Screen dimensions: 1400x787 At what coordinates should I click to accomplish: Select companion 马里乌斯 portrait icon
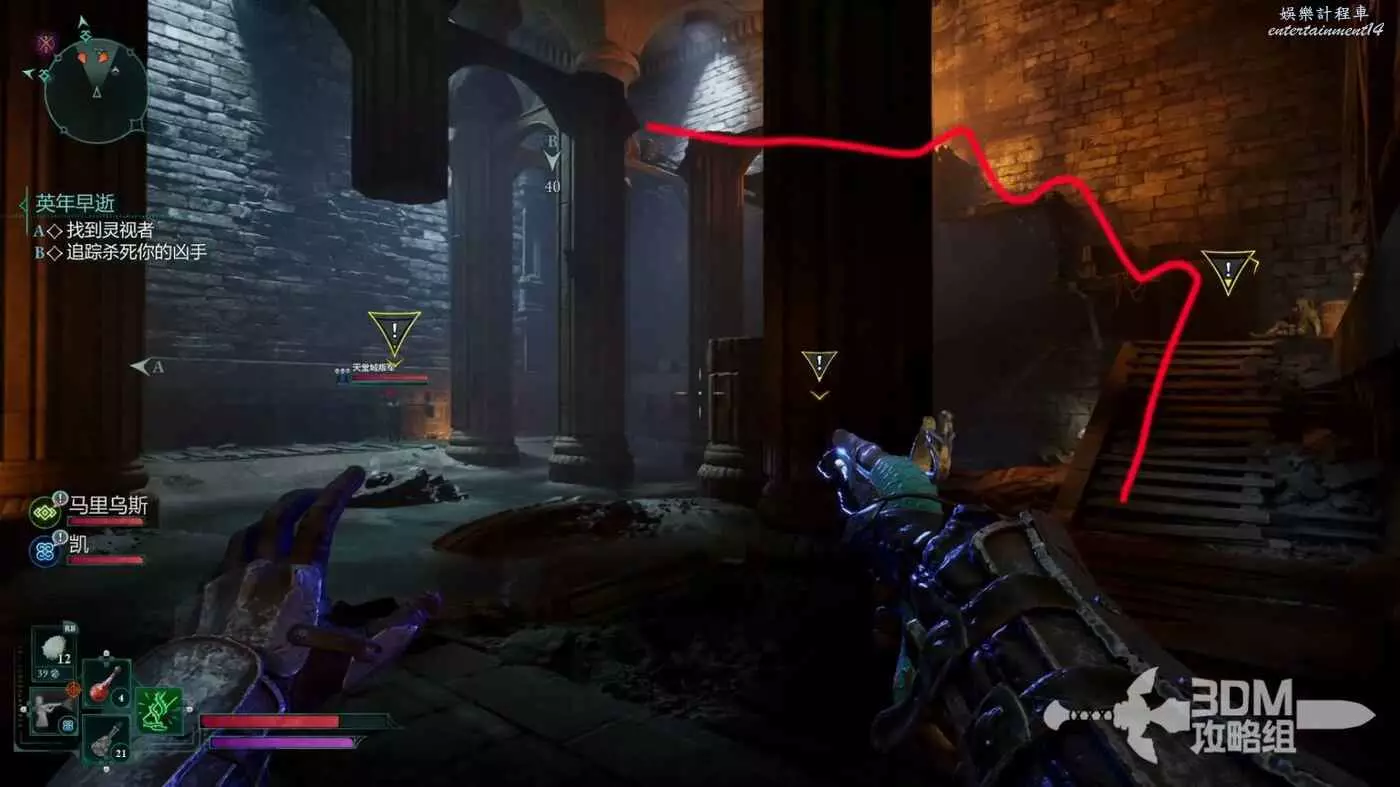pos(43,509)
